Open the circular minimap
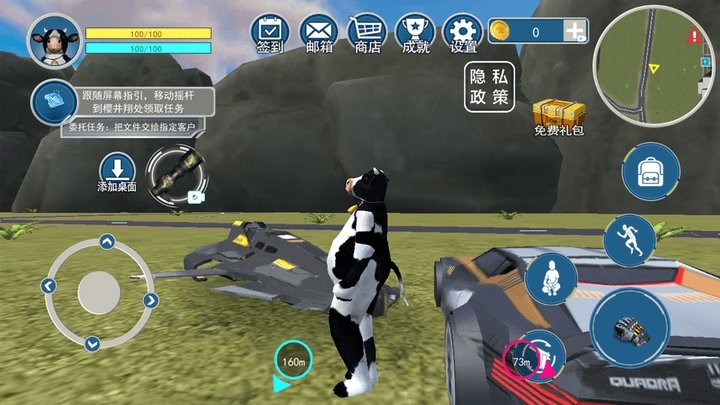 (x=646, y=68)
